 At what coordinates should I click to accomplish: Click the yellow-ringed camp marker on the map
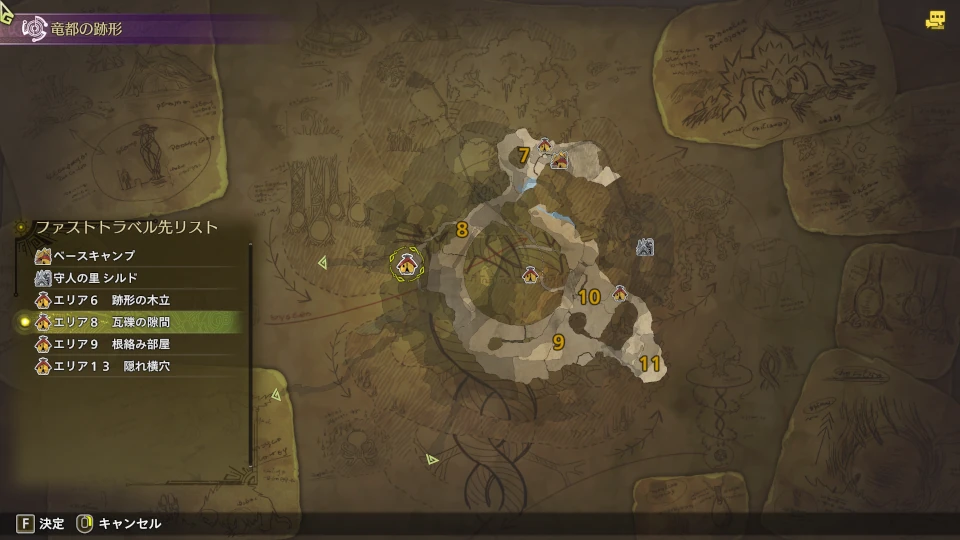(x=406, y=264)
